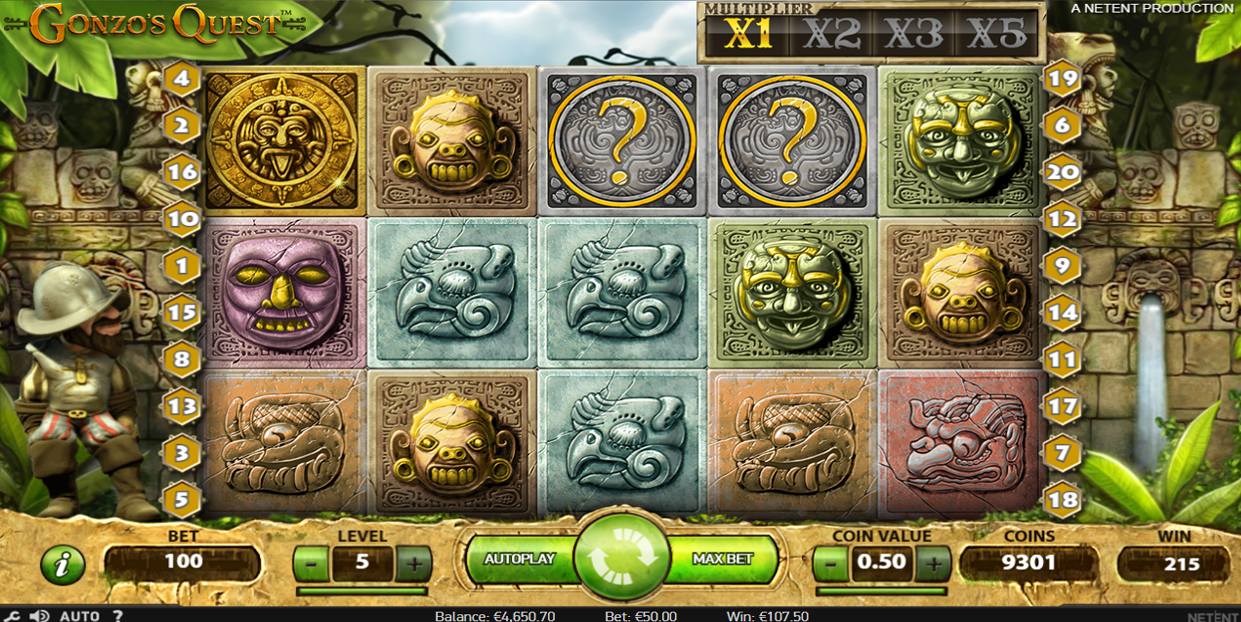The image size is (1241, 622).
Task: Place the Max Bet
Action: pyautogui.click(x=722, y=560)
